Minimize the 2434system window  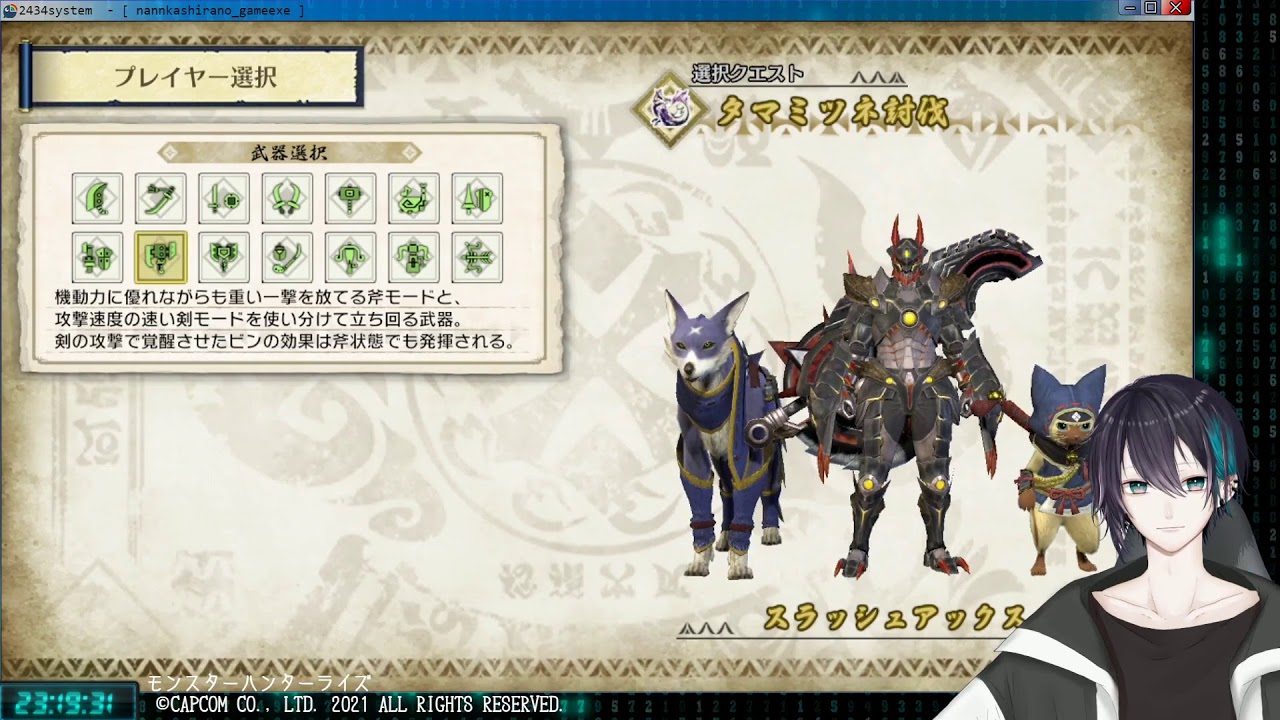[x=1131, y=8]
